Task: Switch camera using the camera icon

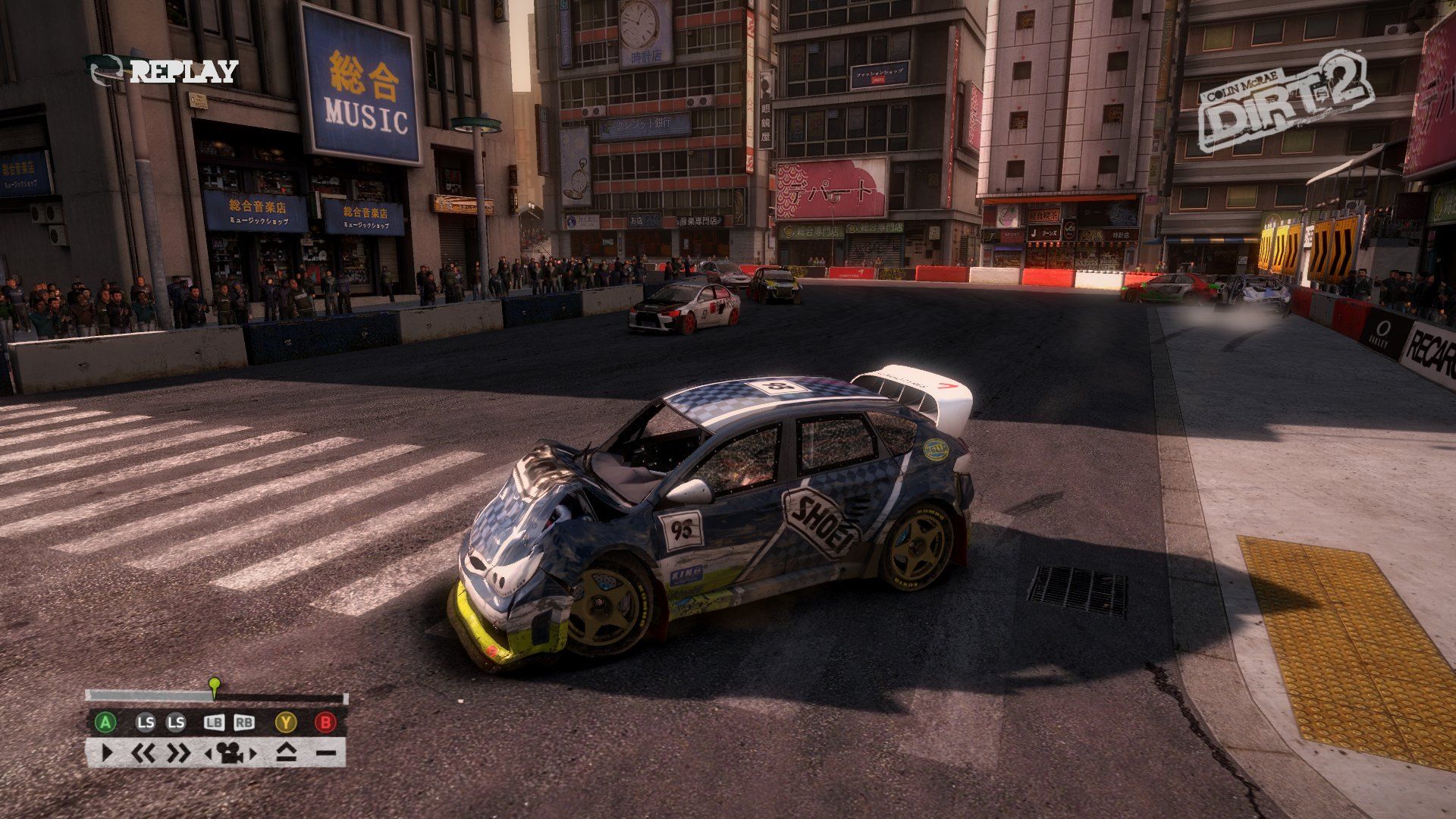Action: [230, 753]
